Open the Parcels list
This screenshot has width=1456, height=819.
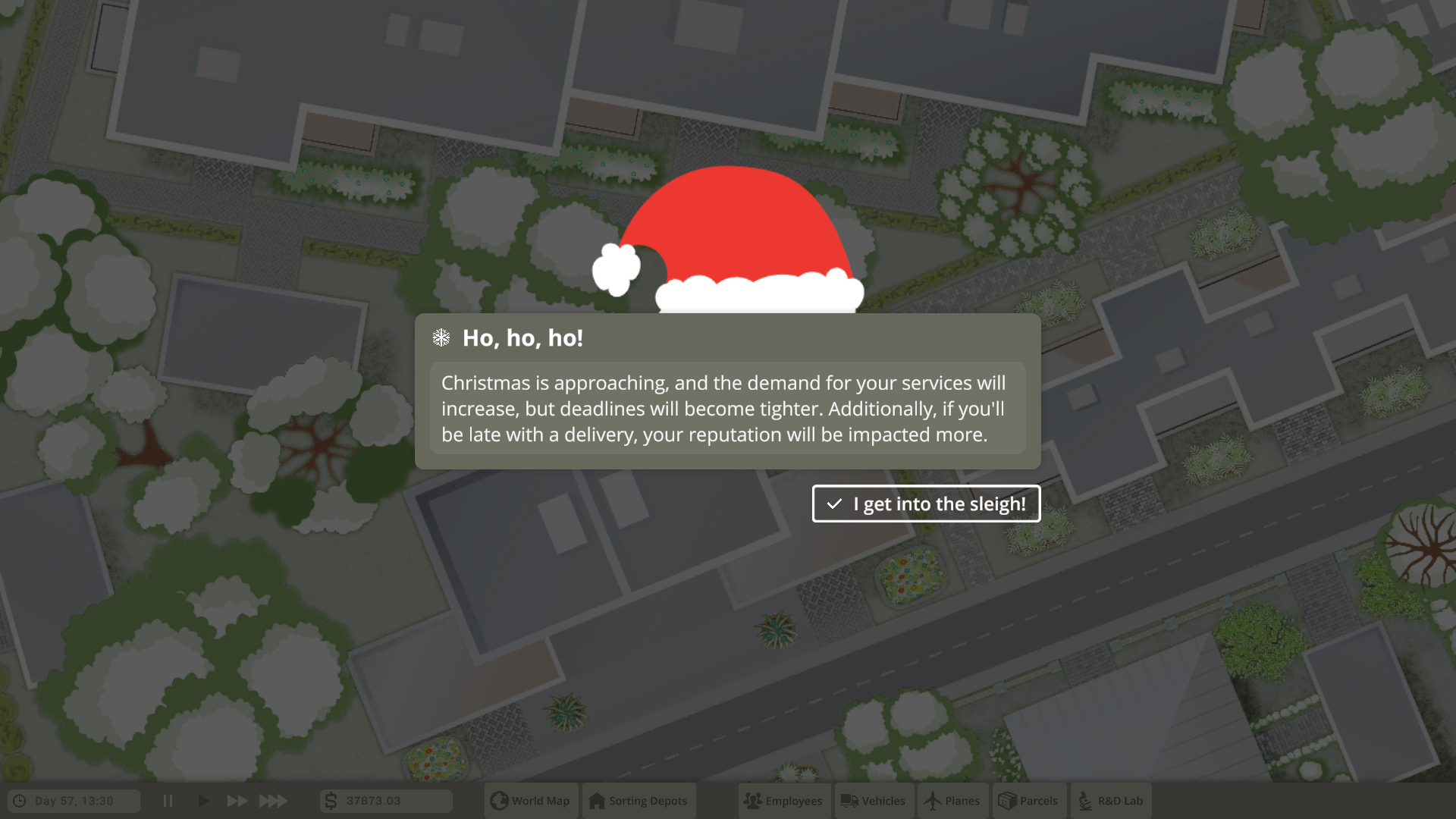(1029, 801)
